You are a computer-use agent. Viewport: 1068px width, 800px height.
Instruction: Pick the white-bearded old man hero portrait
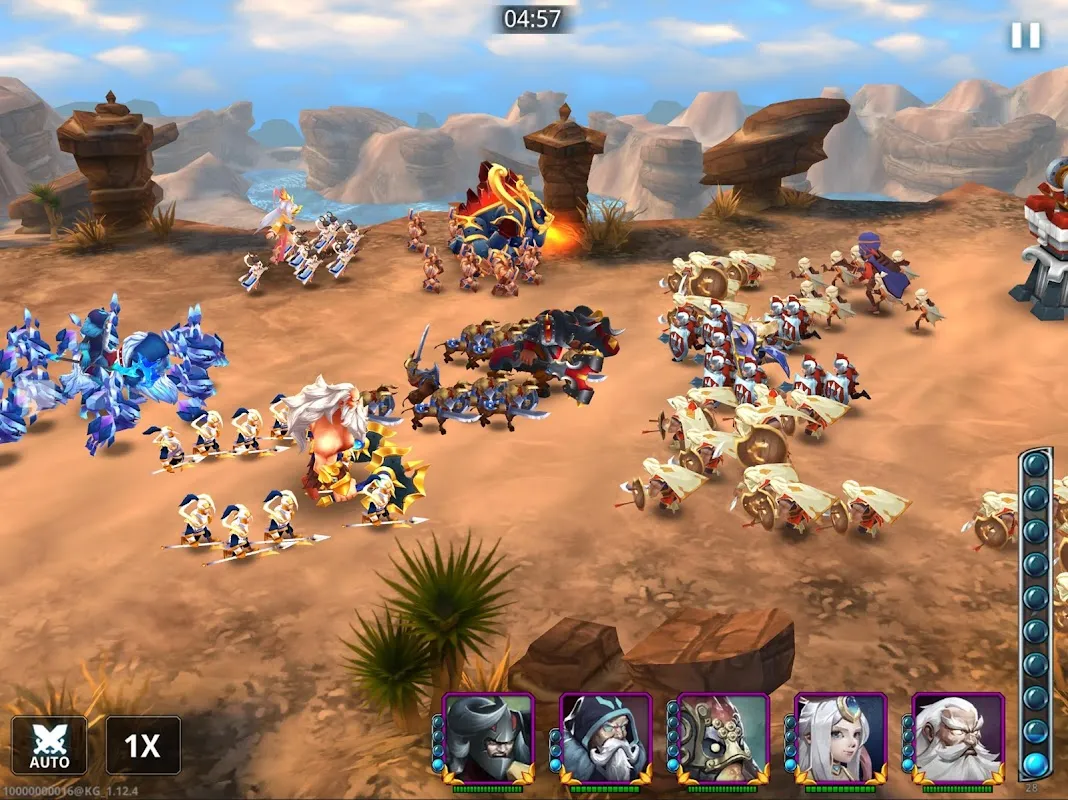pos(958,738)
